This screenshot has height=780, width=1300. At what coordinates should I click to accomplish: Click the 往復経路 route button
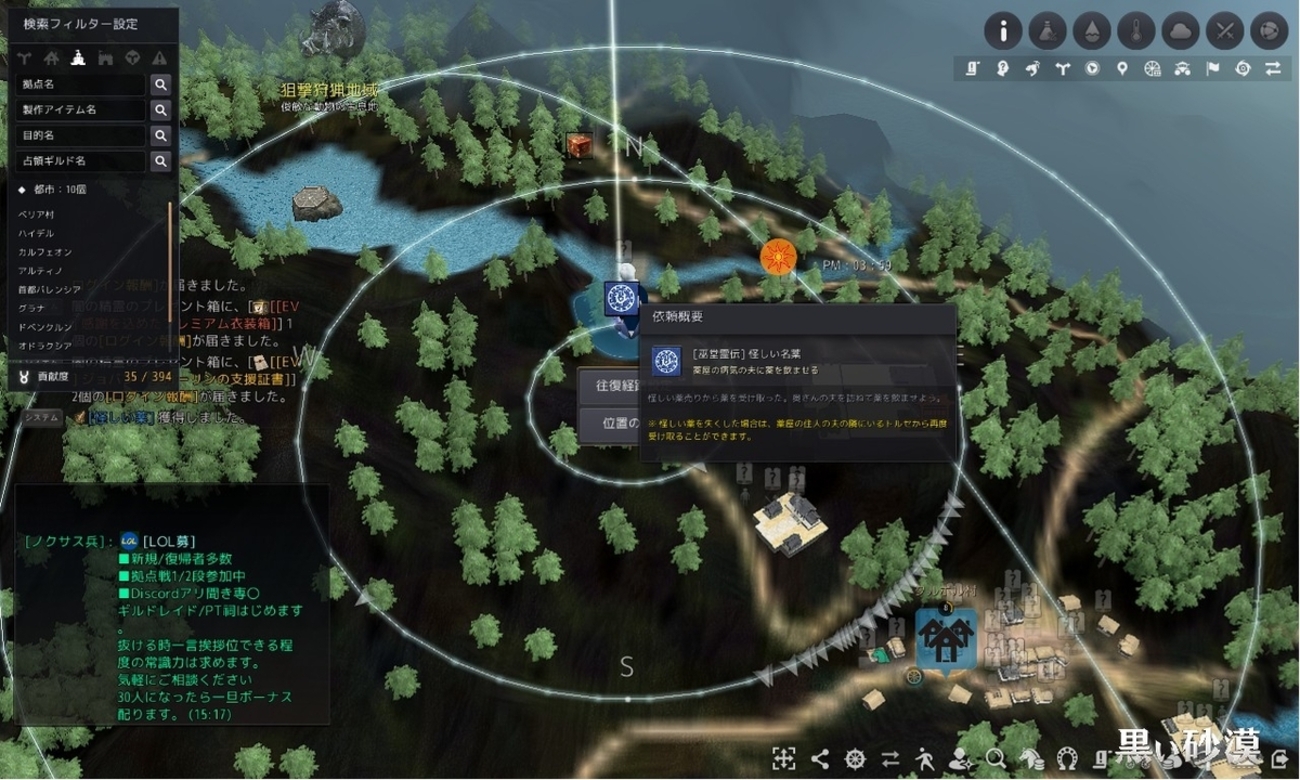click(609, 386)
